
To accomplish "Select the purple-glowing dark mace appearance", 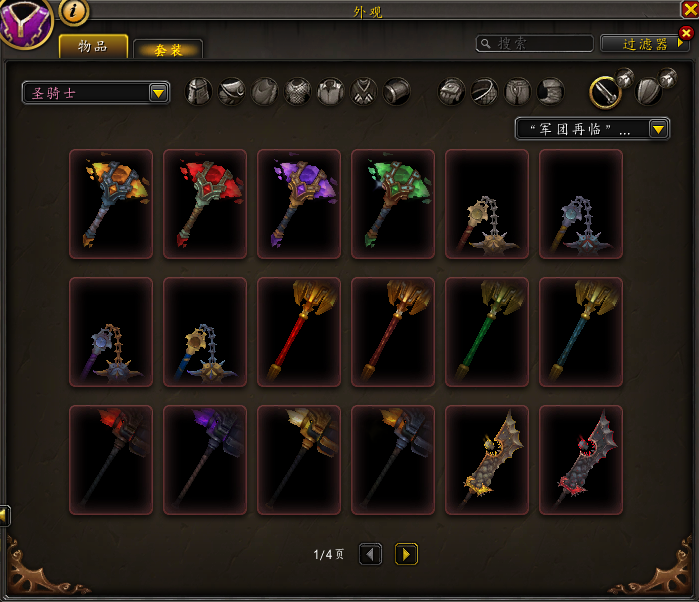I will tap(205, 460).
